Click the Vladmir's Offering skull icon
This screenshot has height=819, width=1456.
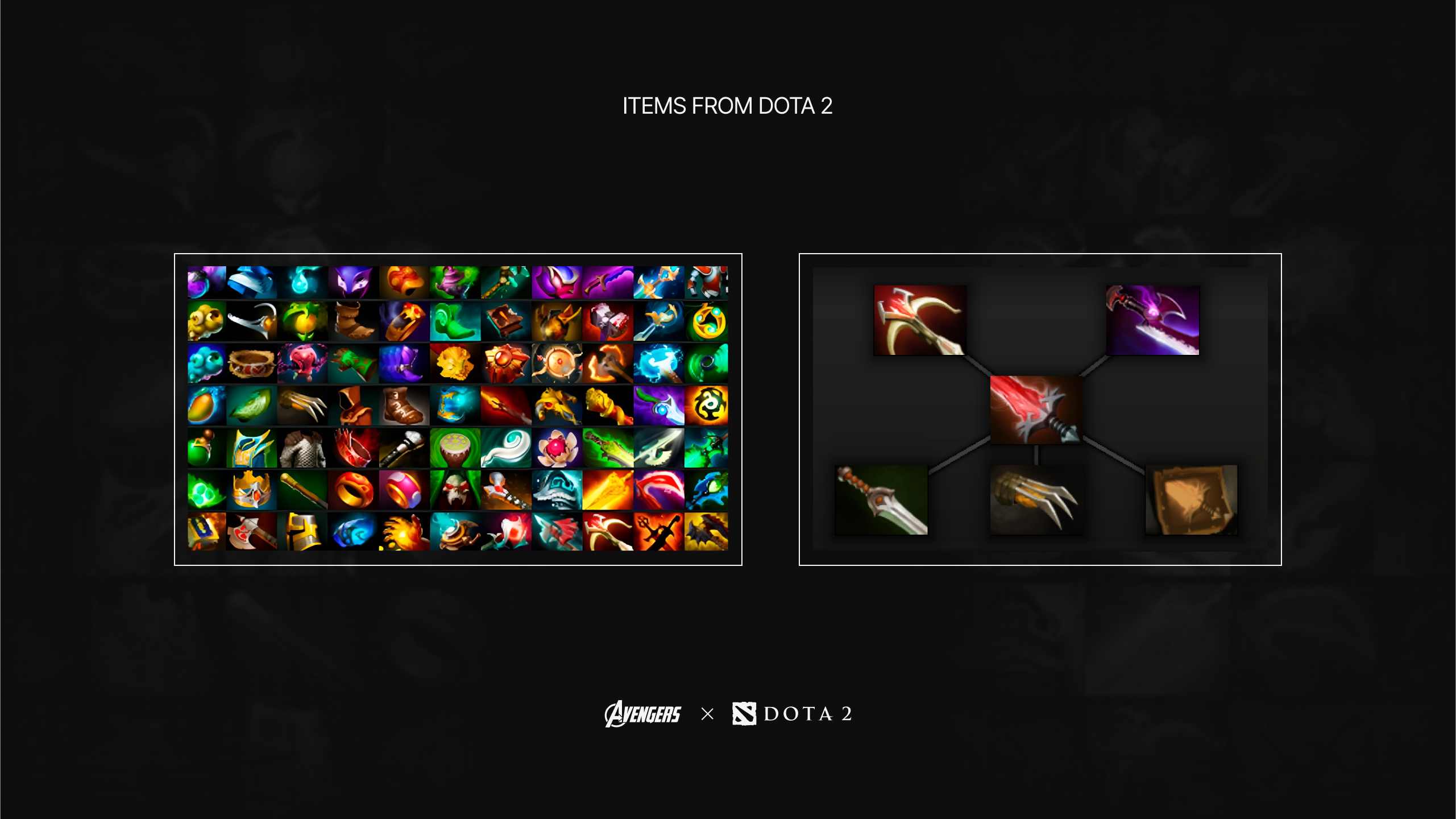455,490
